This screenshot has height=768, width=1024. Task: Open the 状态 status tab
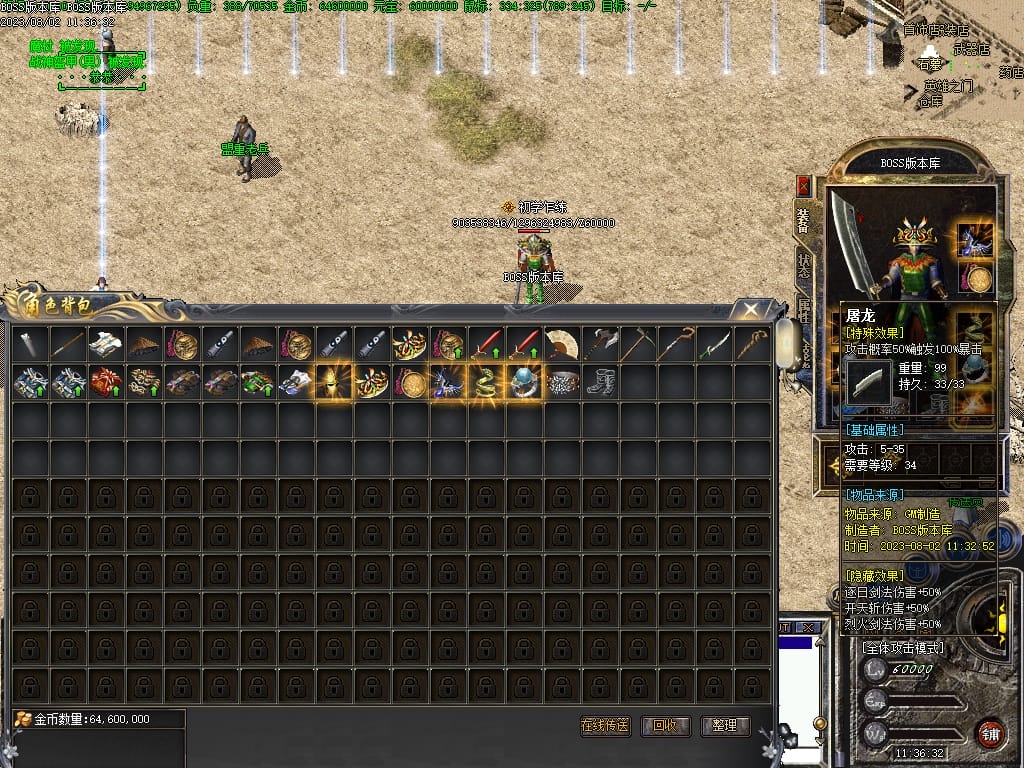coord(803,265)
